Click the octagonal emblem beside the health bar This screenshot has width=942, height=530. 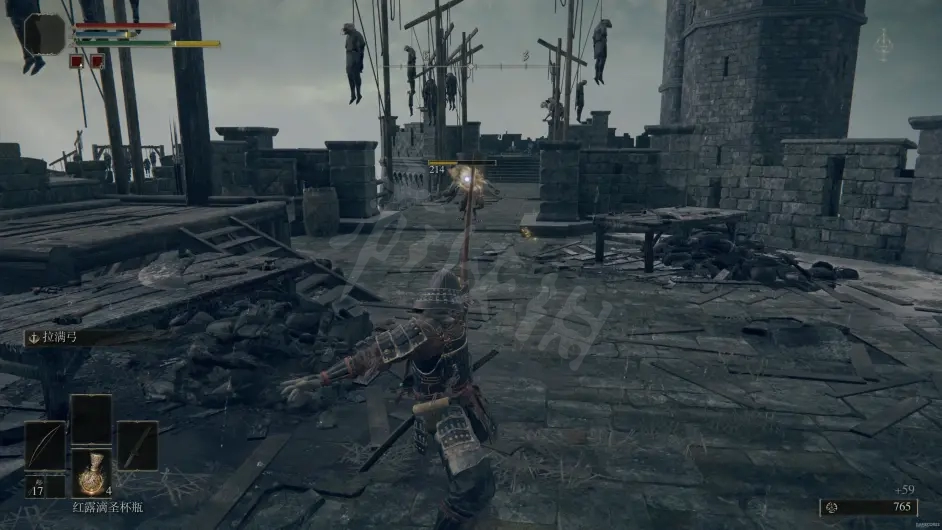coord(45,34)
